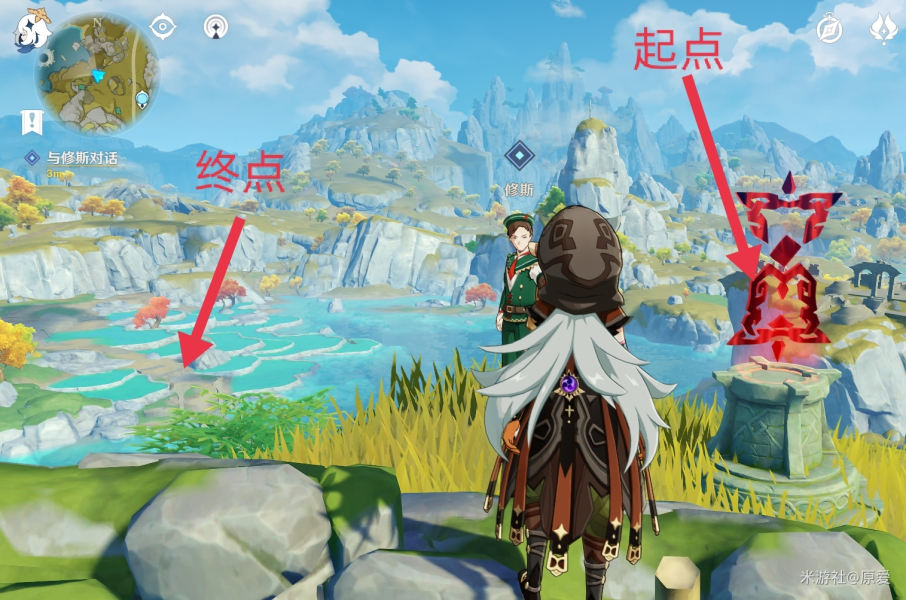
Task: Open the quest journal exclamation banner
Action: click(x=32, y=122)
